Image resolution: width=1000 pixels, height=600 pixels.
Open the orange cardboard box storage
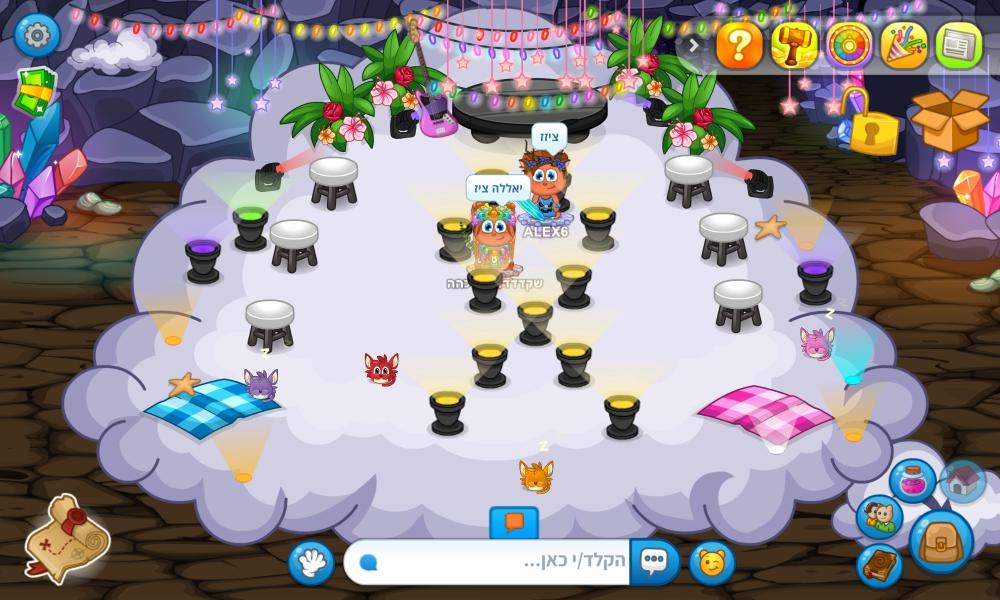click(948, 122)
